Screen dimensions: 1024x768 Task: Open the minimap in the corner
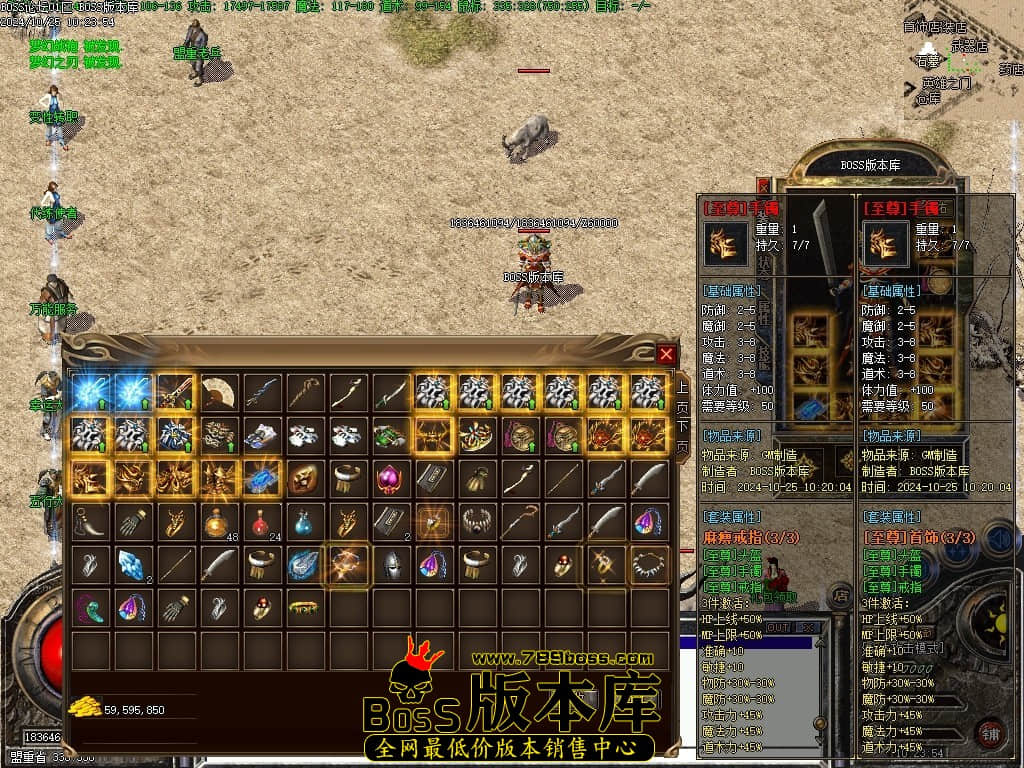click(962, 62)
